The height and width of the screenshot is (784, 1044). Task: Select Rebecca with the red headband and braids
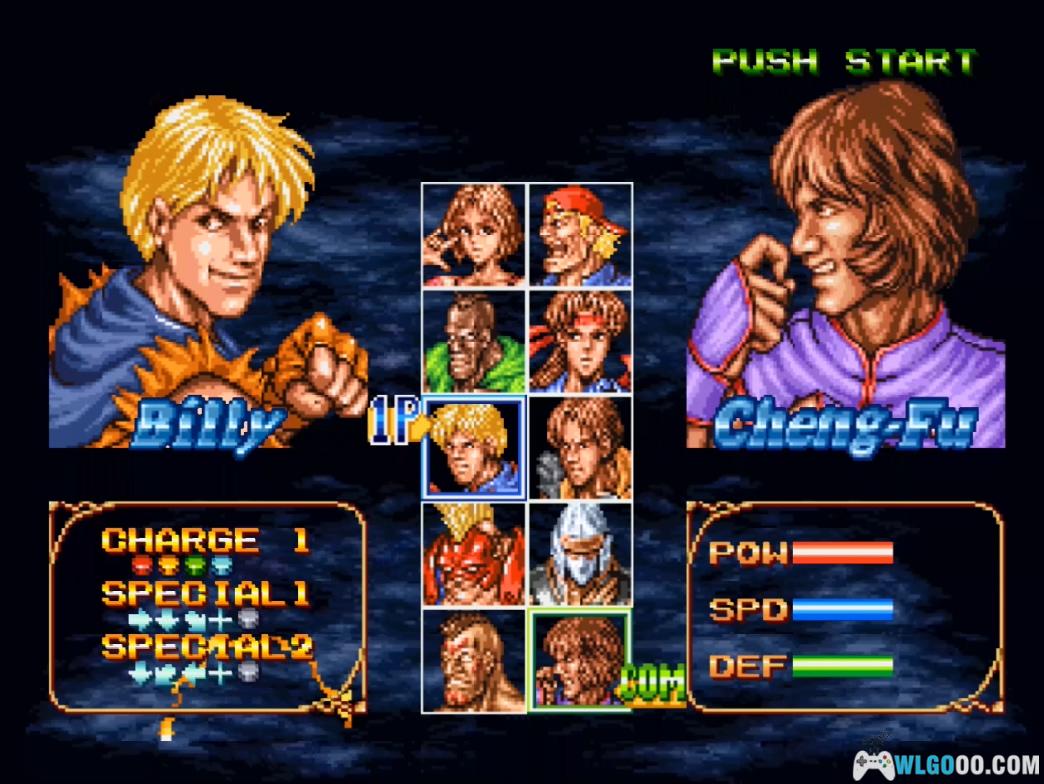pyautogui.click(x=580, y=342)
